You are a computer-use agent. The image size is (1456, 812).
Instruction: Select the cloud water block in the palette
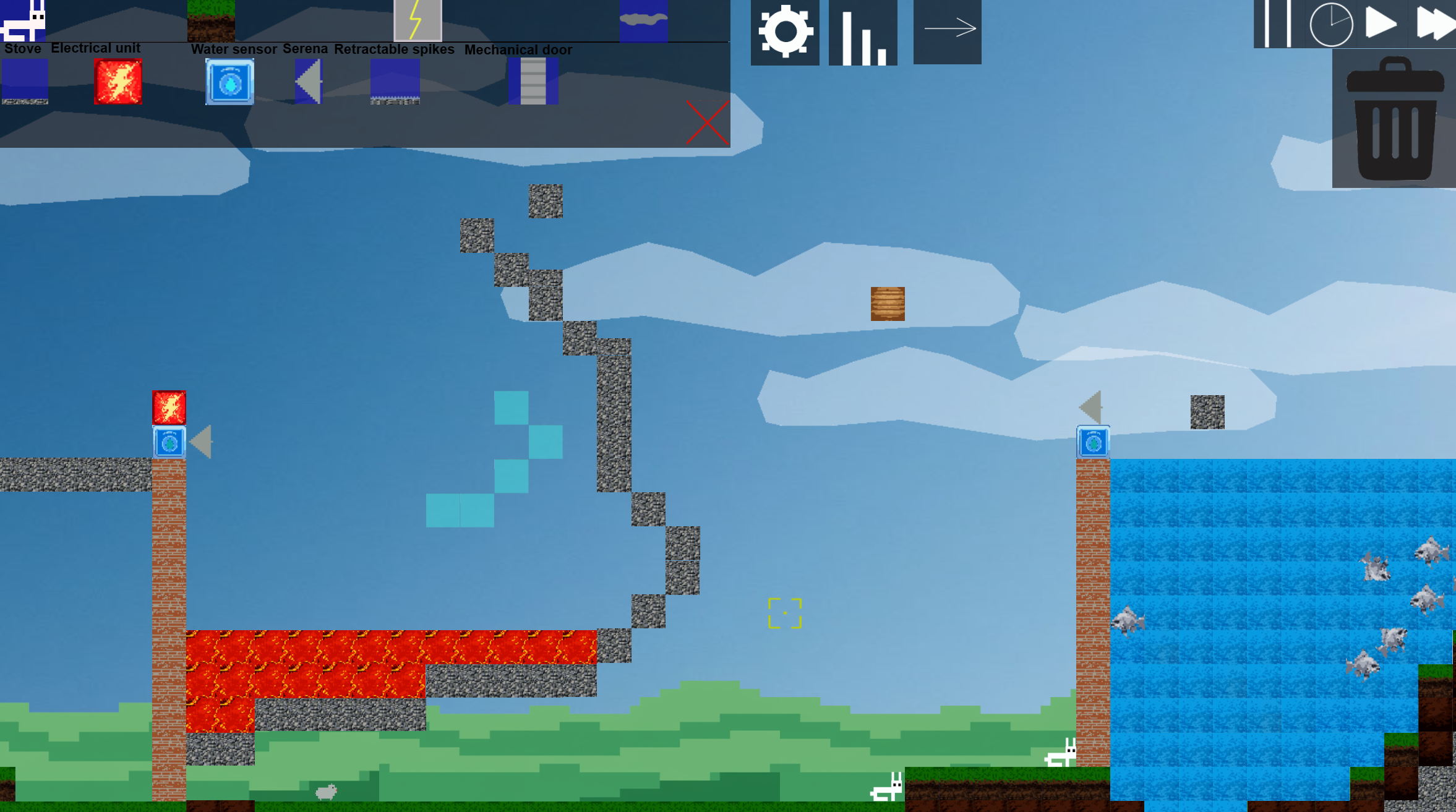tap(644, 20)
